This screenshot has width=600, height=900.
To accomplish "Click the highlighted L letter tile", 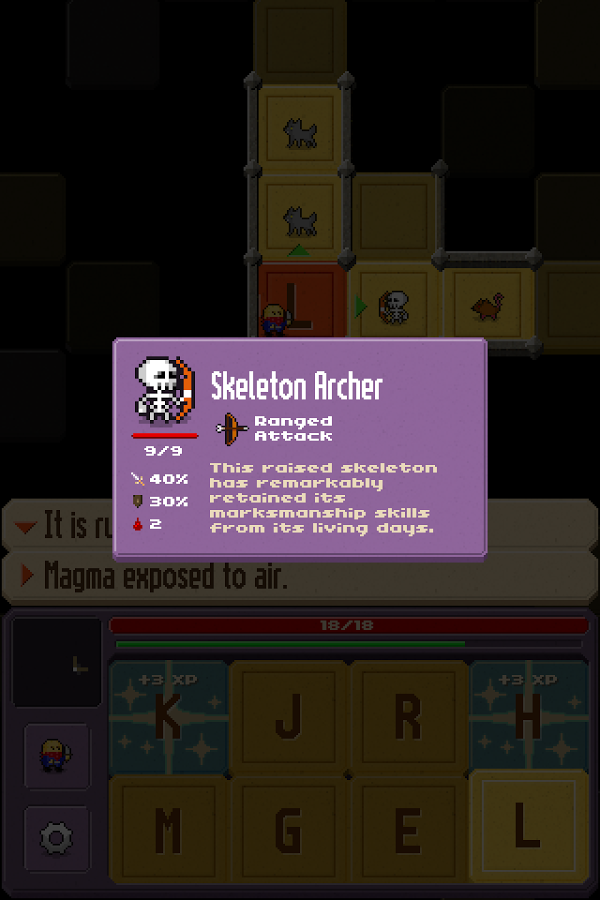I will 528,828.
